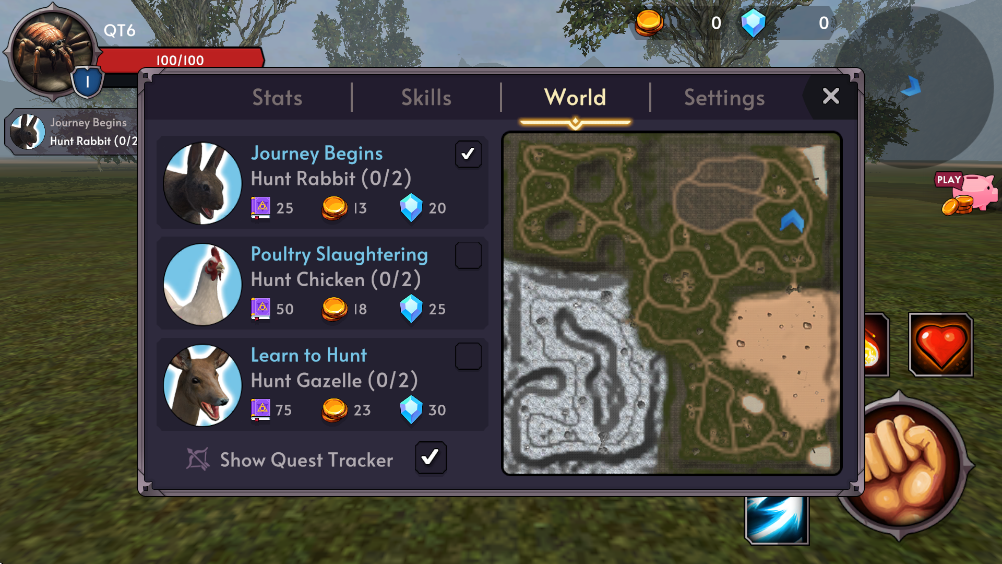
Task: Untick the Journey Begins quest checkbox
Action: coord(468,154)
